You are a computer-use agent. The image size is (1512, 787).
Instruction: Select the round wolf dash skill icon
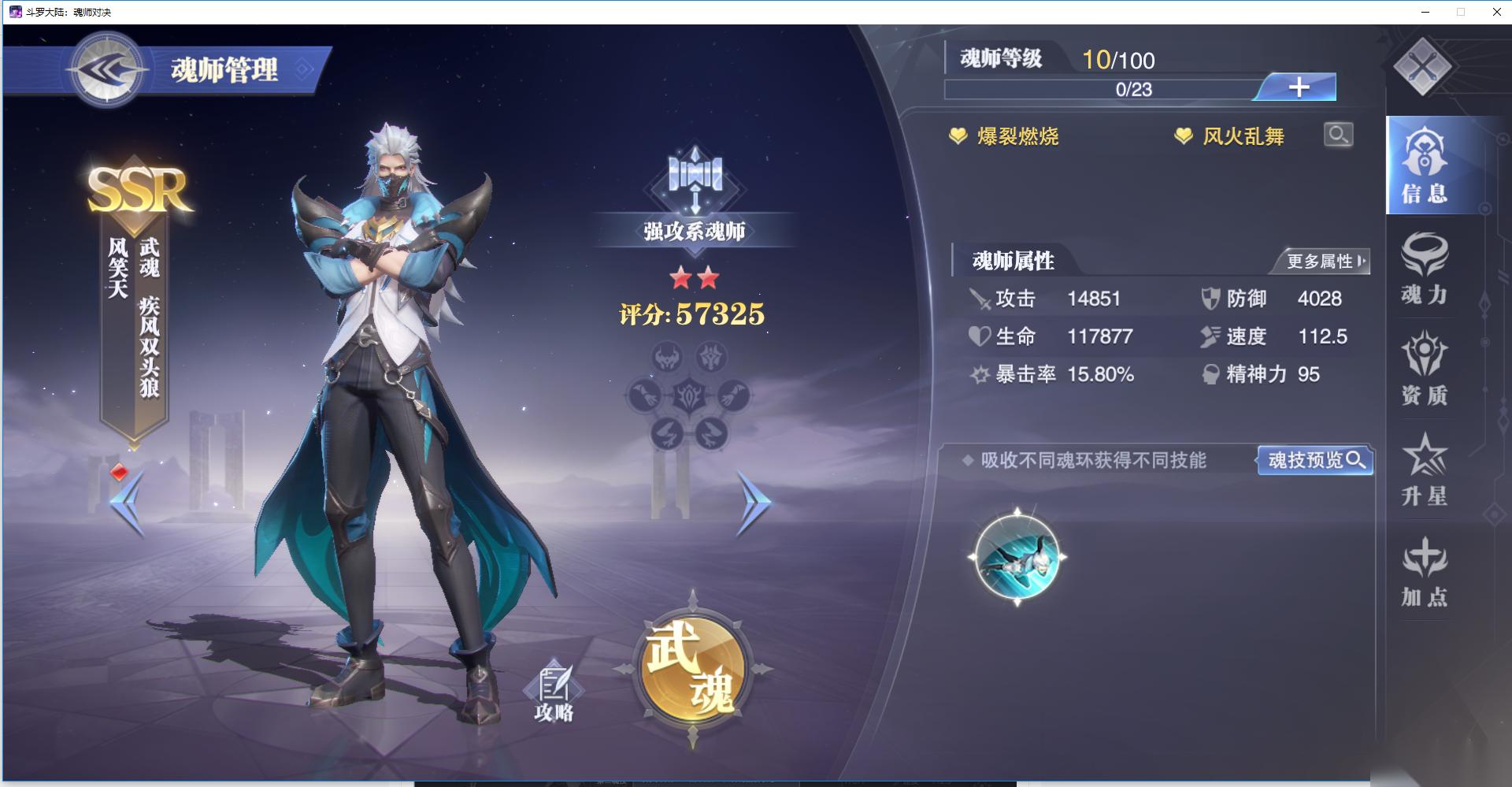1017,557
